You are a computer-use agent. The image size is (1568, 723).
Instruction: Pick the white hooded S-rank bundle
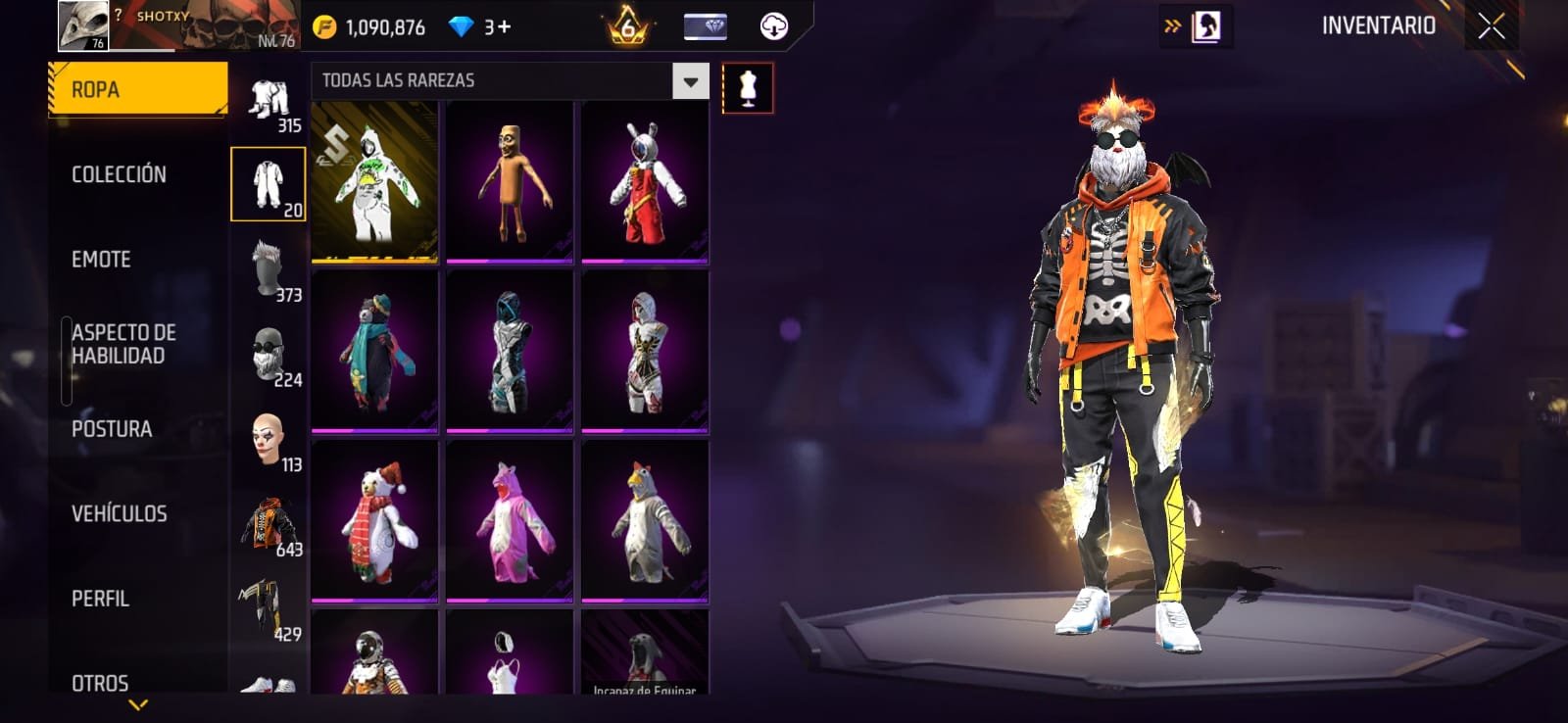coord(374,182)
